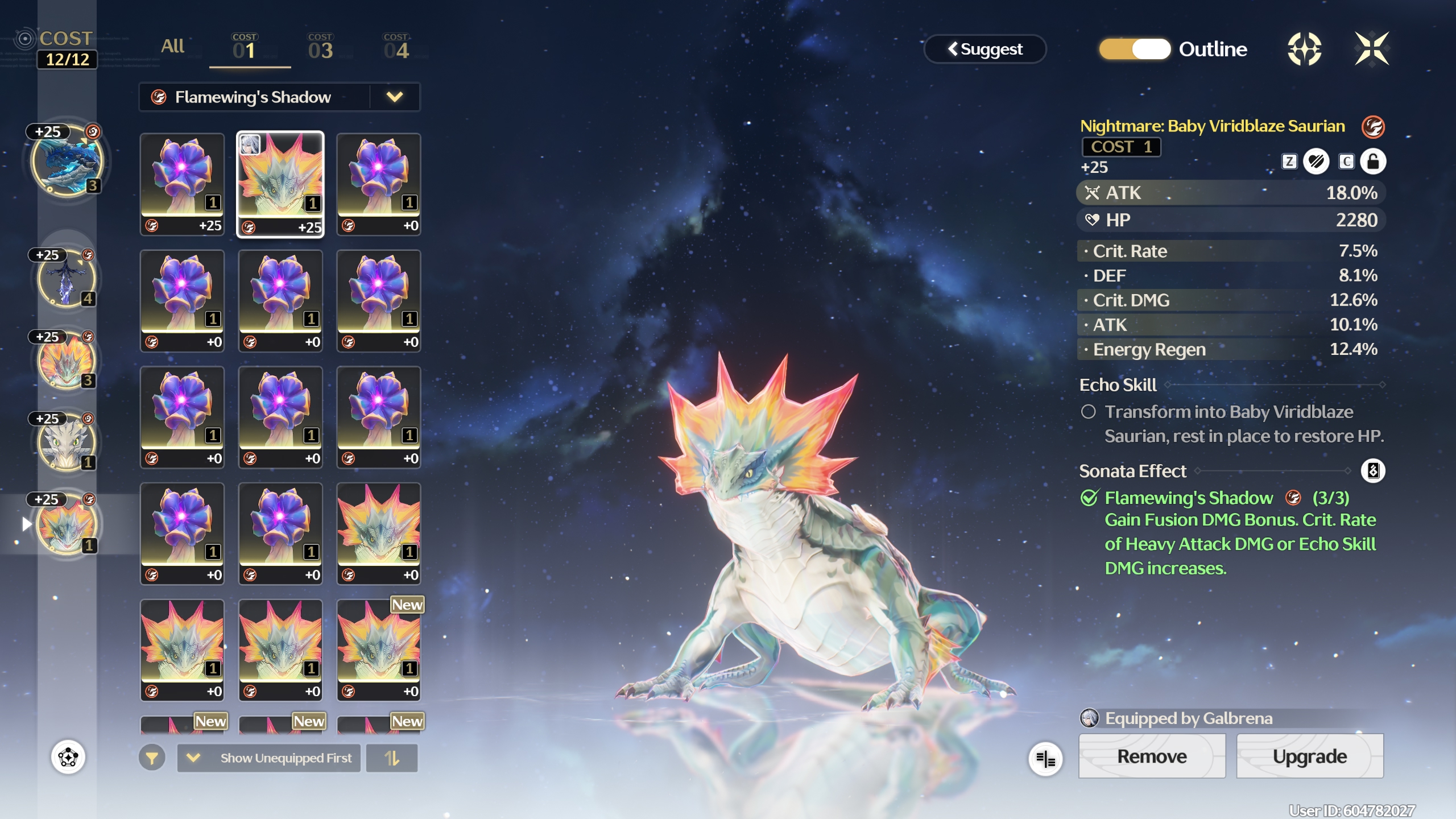Remove the equipped echo
This screenshot has width=1456, height=819.
(1152, 756)
